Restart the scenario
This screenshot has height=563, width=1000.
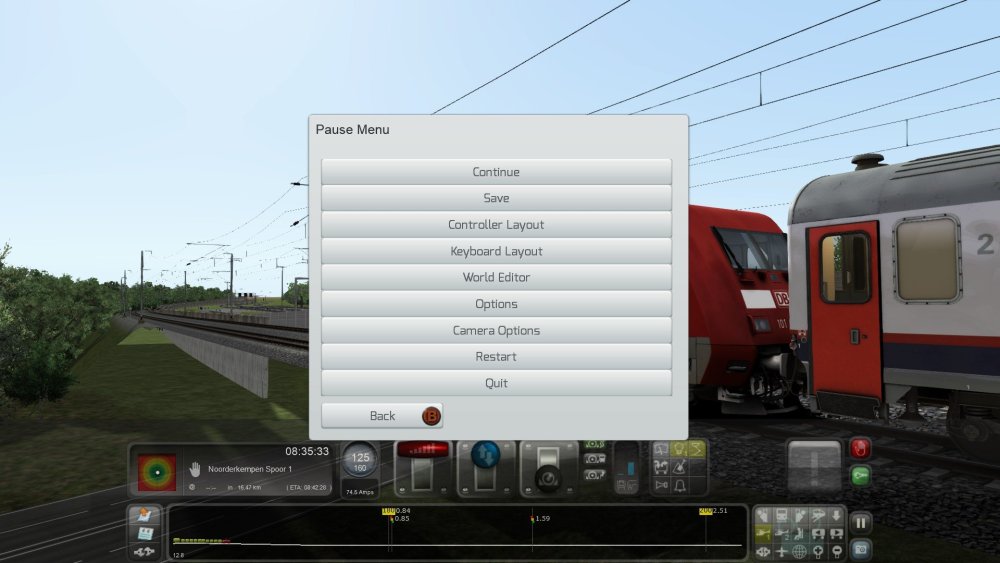pos(496,357)
